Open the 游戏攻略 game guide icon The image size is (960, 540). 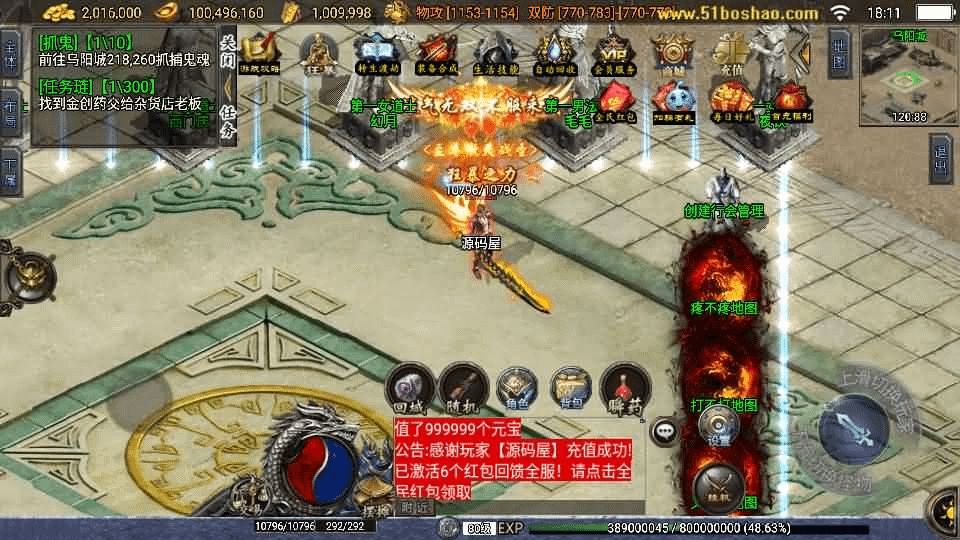(x=259, y=52)
